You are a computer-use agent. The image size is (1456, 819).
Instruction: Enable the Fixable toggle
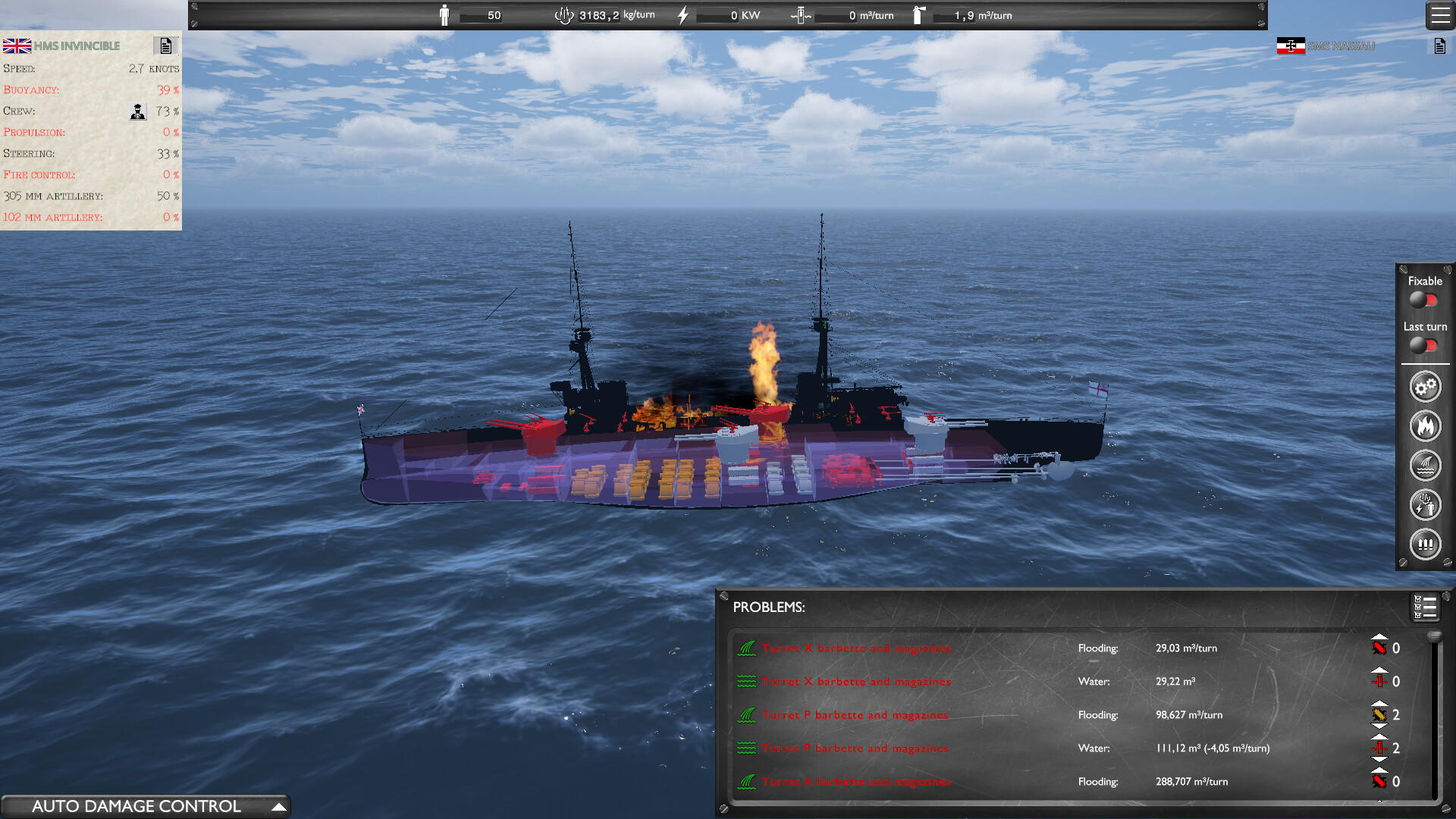pyautogui.click(x=1423, y=300)
